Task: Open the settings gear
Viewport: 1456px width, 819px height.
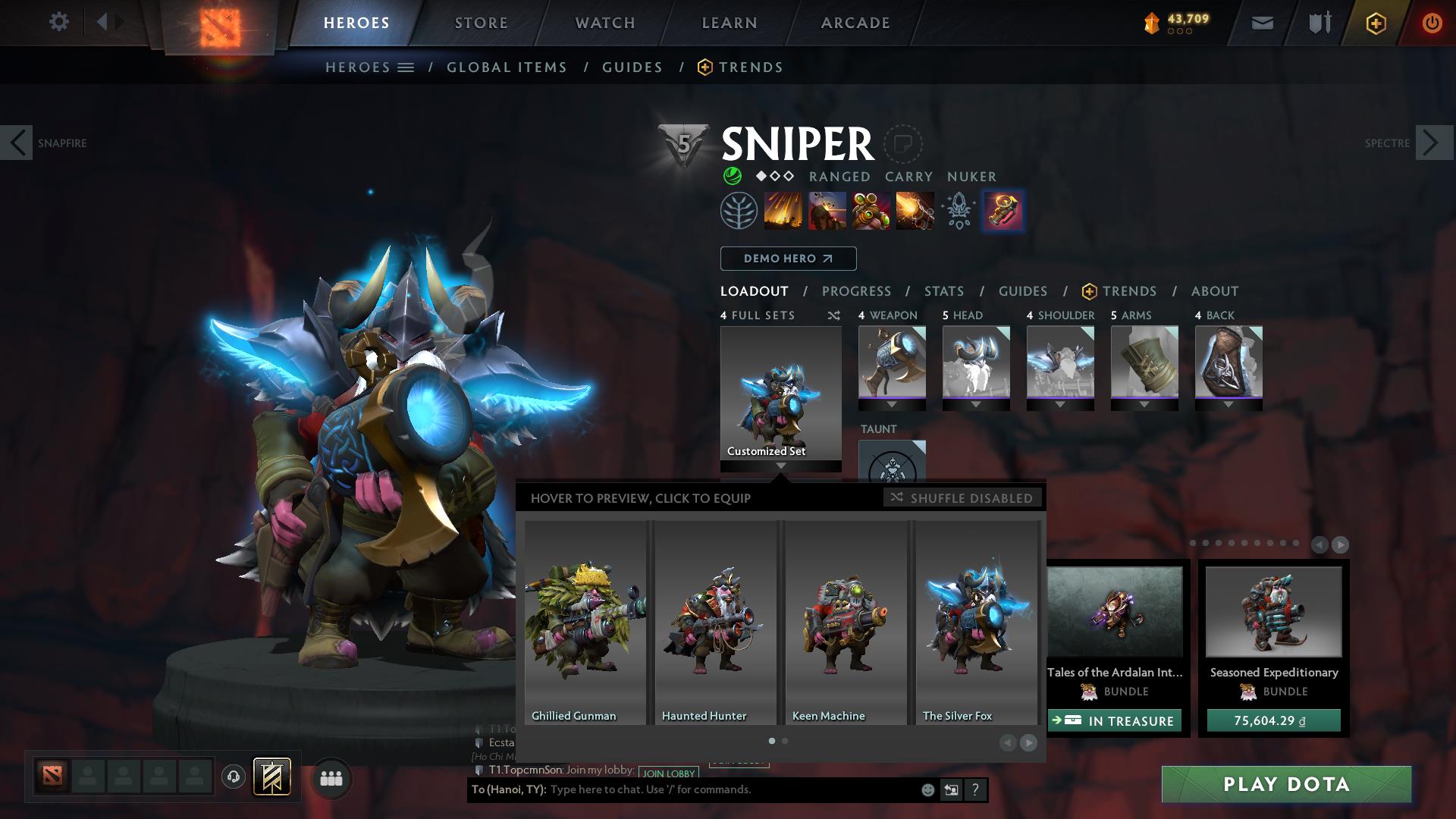Action: point(58,22)
